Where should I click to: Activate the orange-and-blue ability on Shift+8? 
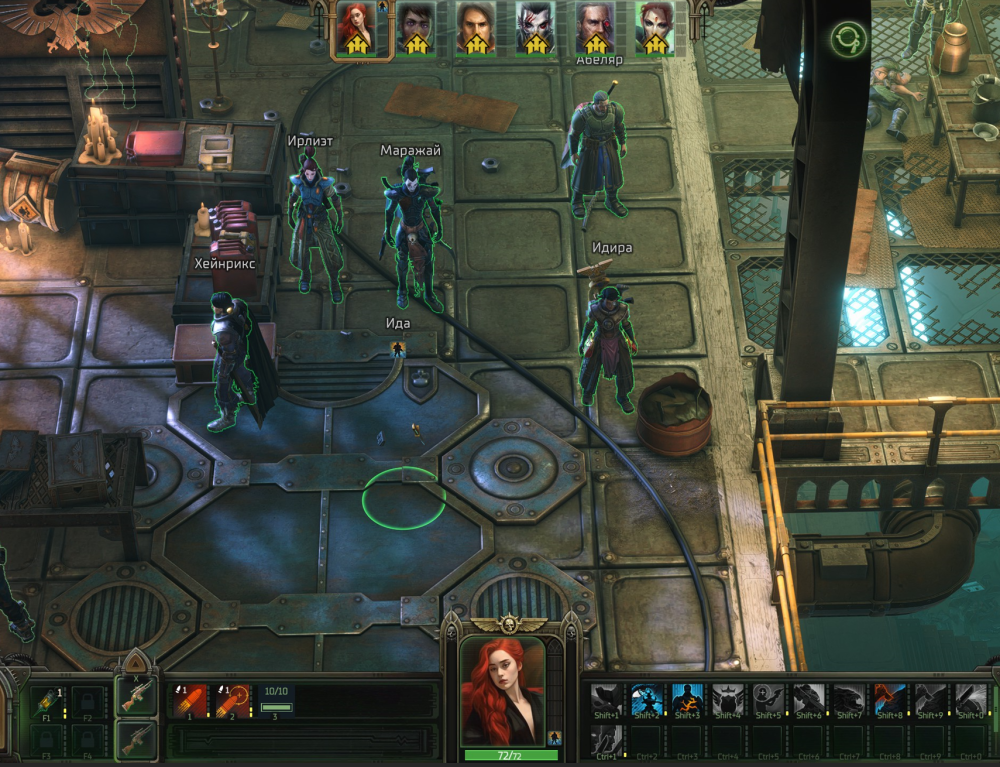pos(890,698)
